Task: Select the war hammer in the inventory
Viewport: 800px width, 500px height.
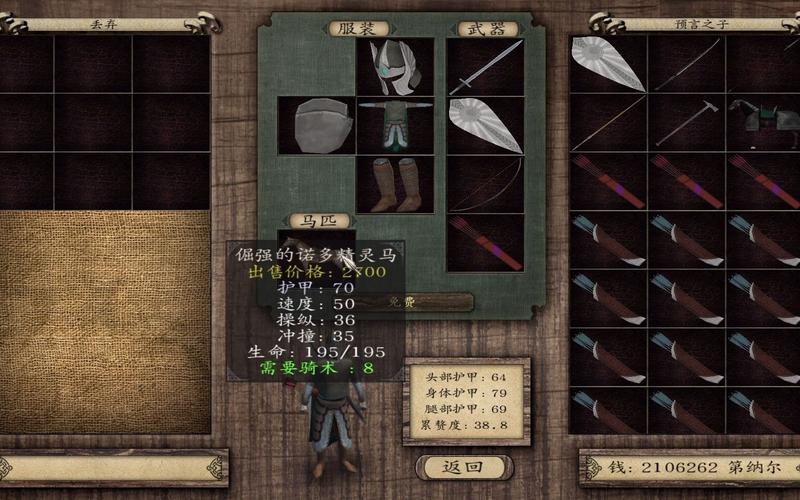Action: (686, 122)
